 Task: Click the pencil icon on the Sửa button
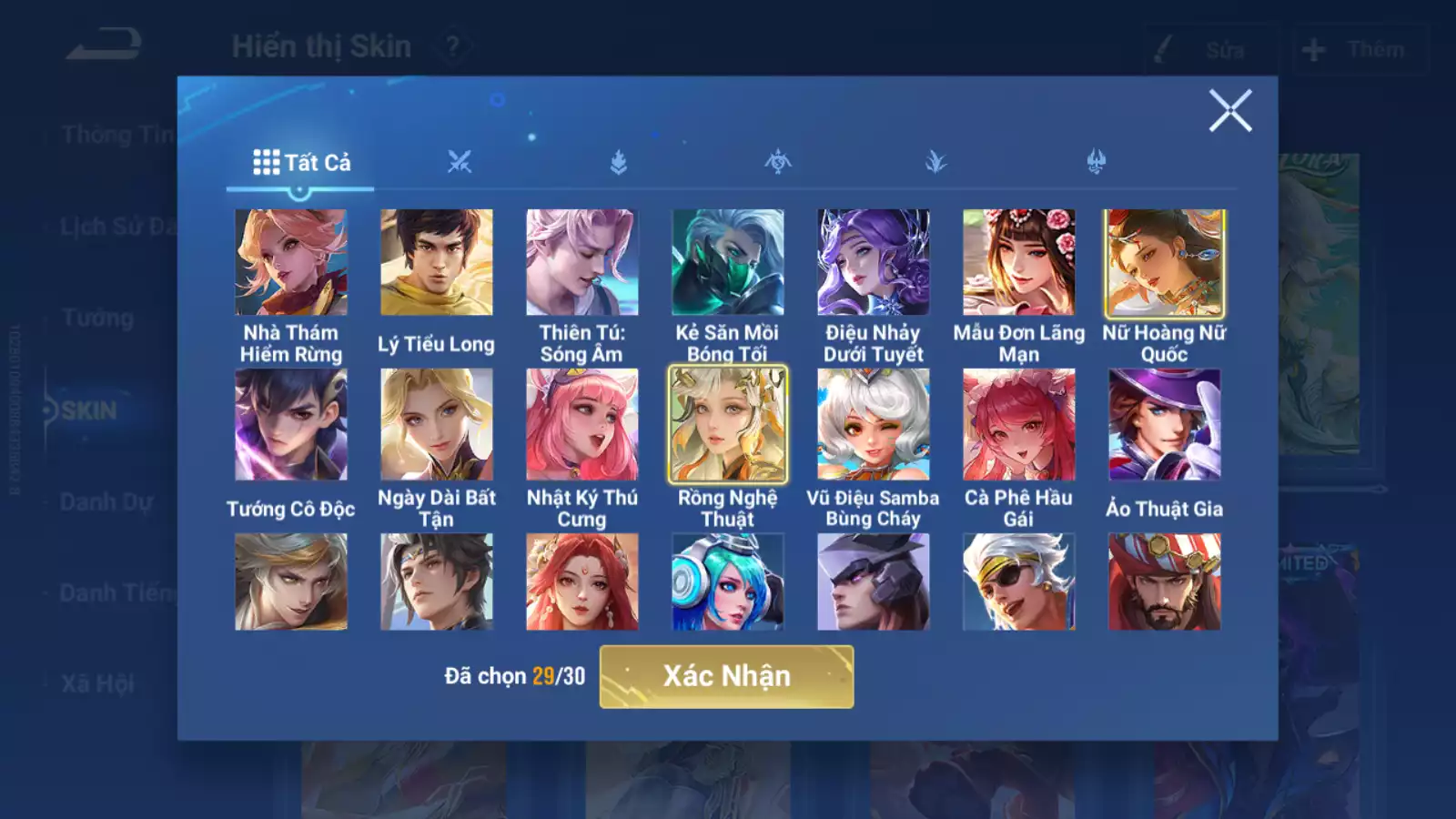click(x=1163, y=50)
